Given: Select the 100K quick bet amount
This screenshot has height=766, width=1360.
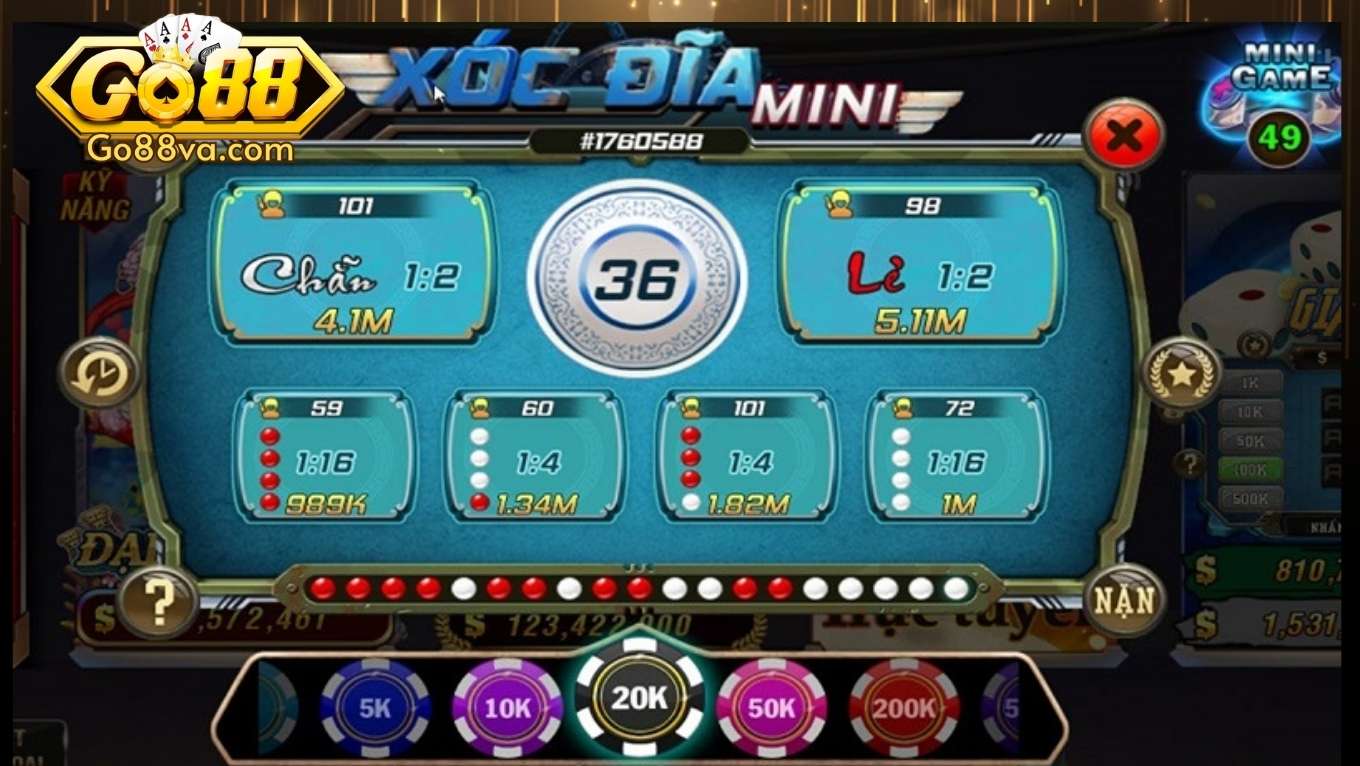Looking at the screenshot, I should click(x=1249, y=466).
